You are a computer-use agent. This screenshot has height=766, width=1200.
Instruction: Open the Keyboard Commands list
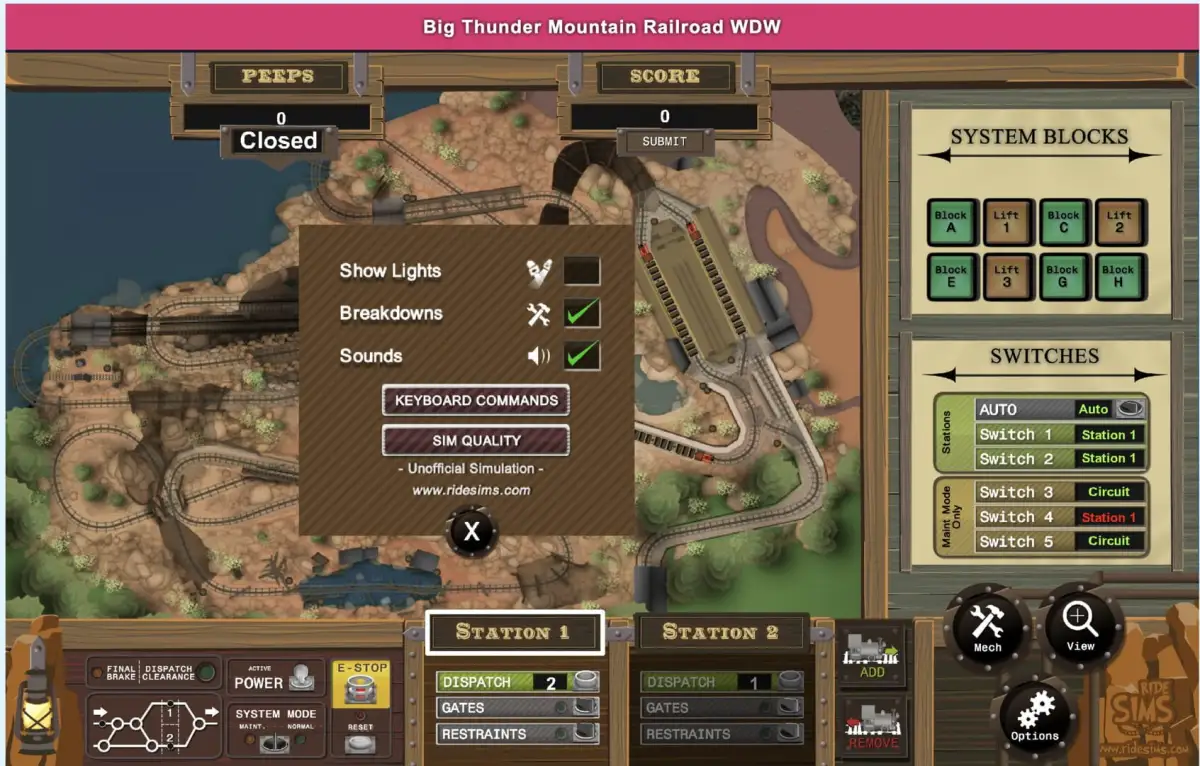tap(476, 401)
